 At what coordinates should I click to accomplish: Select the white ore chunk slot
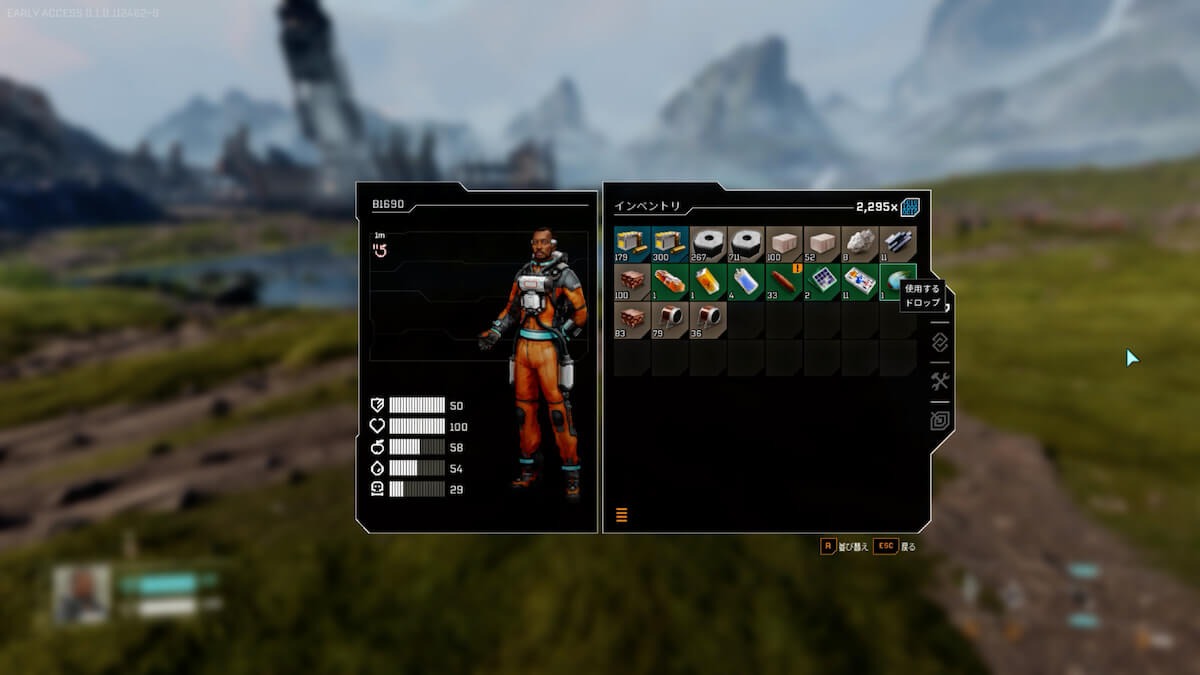pos(860,244)
